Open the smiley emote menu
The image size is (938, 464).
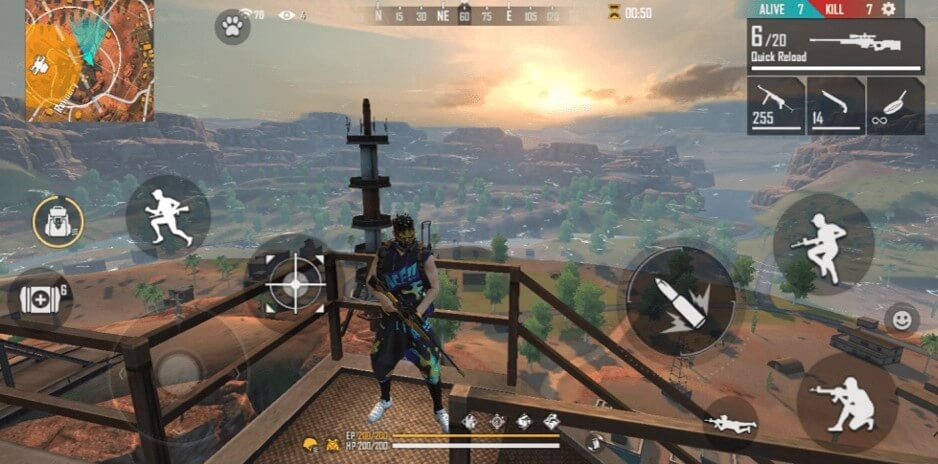[x=901, y=320]
